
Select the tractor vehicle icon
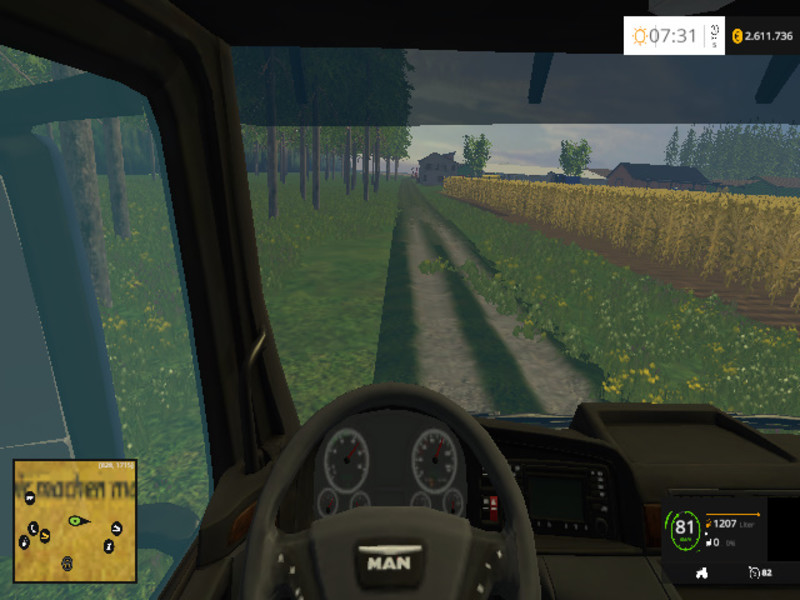click(x=701, y=572)
